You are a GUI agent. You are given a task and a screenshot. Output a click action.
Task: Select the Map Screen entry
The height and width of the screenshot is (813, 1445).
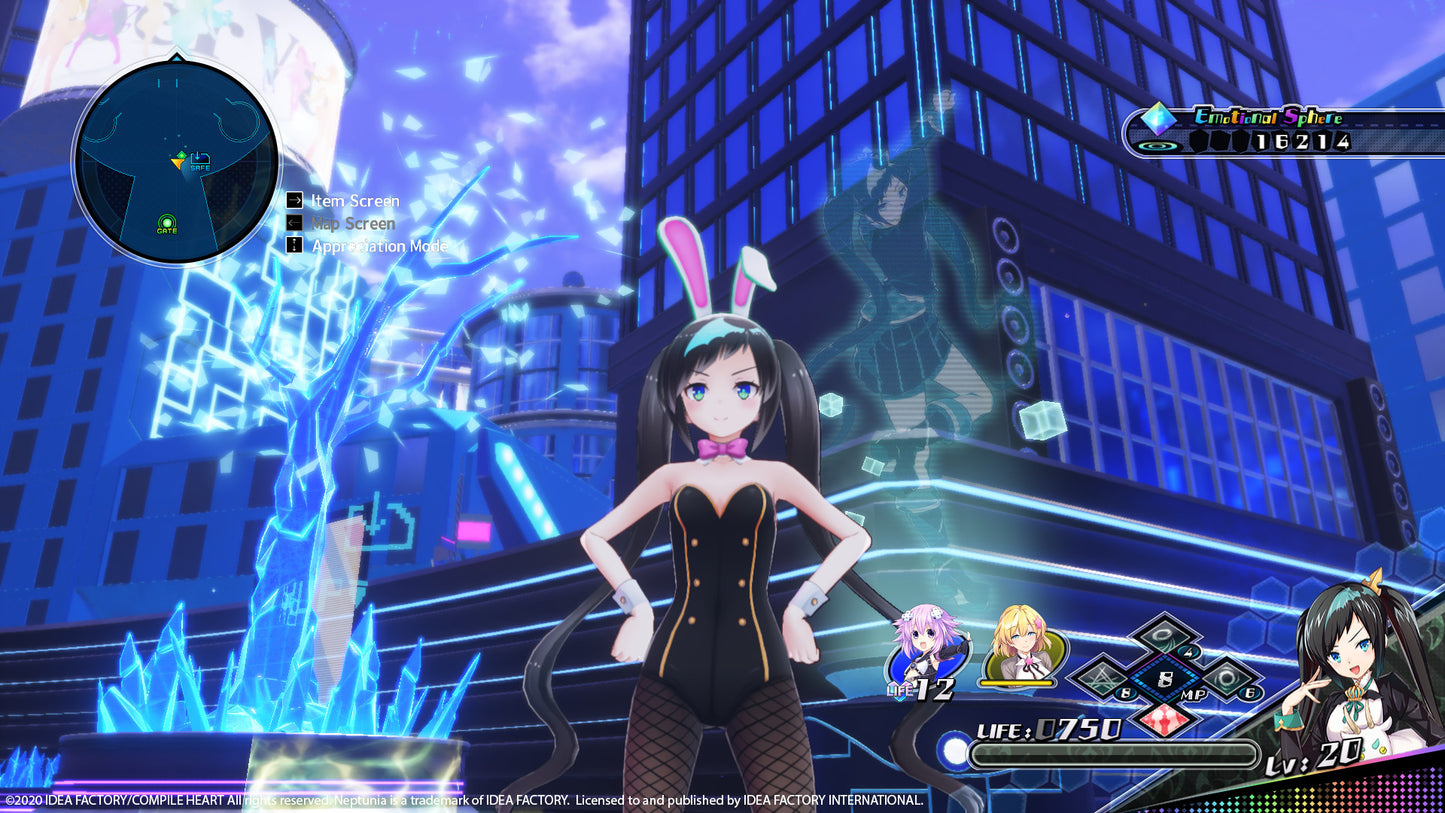(354, 223)
